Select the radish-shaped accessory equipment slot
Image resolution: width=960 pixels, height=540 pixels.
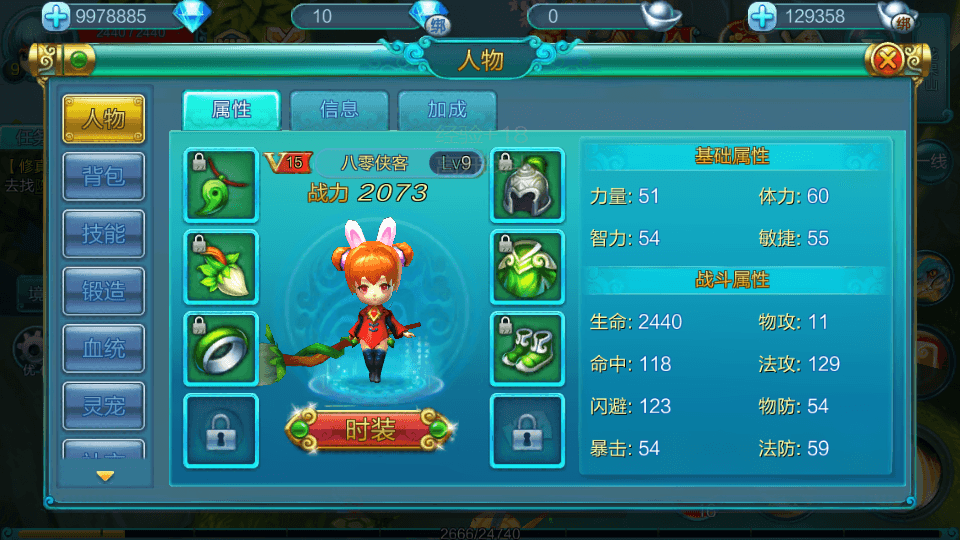(x=221, y=268)
